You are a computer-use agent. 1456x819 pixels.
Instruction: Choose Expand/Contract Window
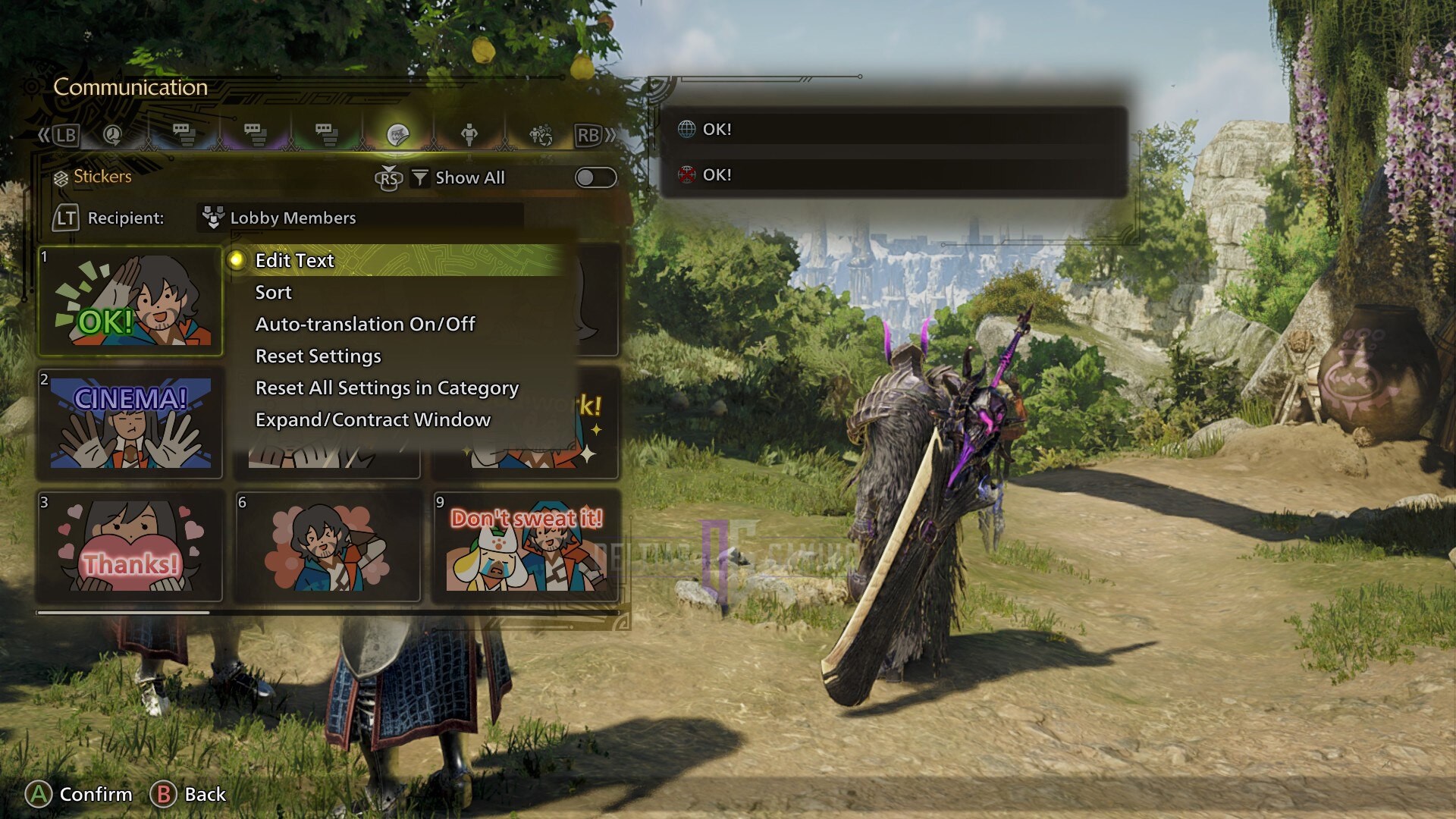point(372,420)
